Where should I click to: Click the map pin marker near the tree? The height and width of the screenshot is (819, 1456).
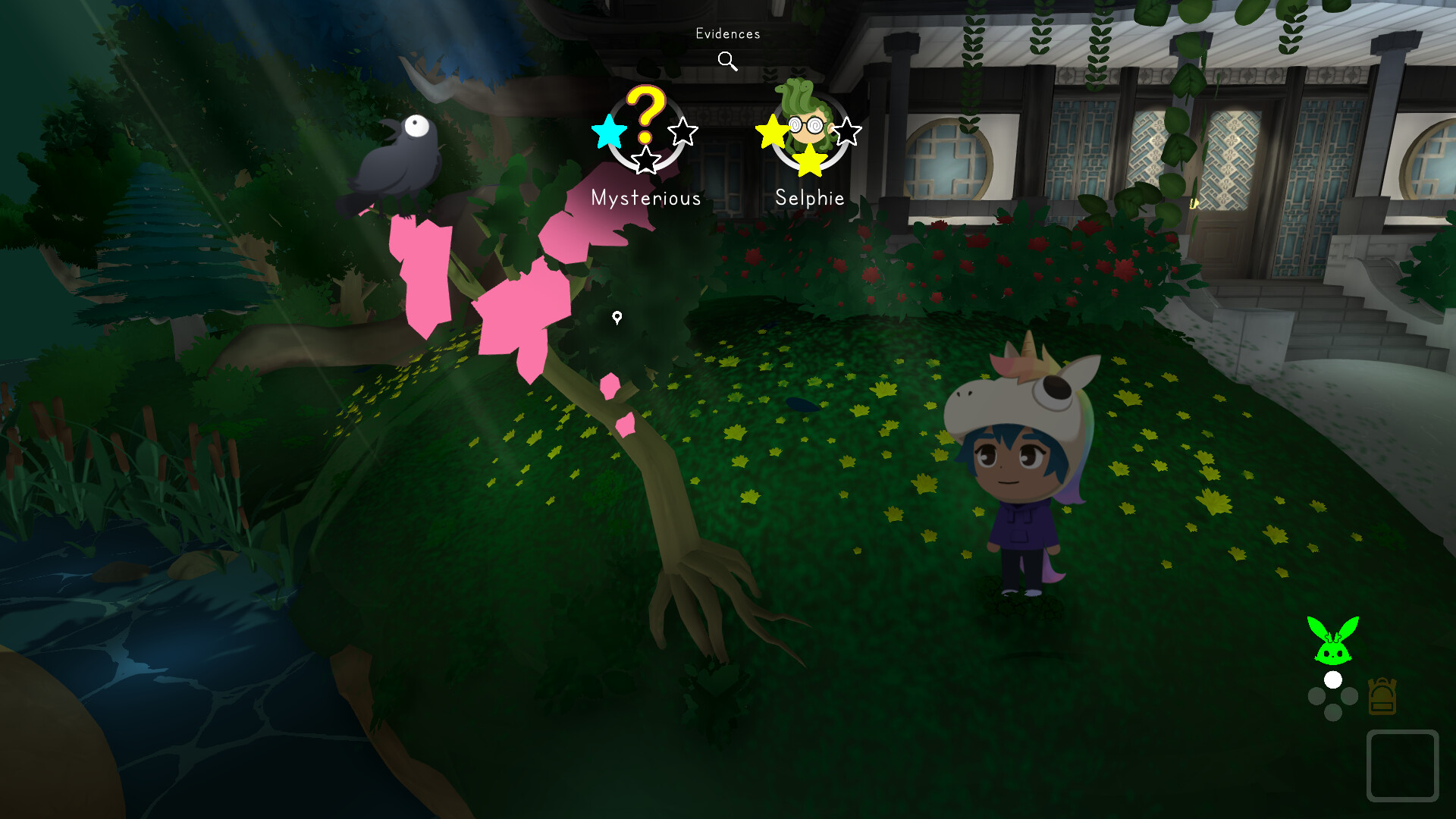point(616,319)
